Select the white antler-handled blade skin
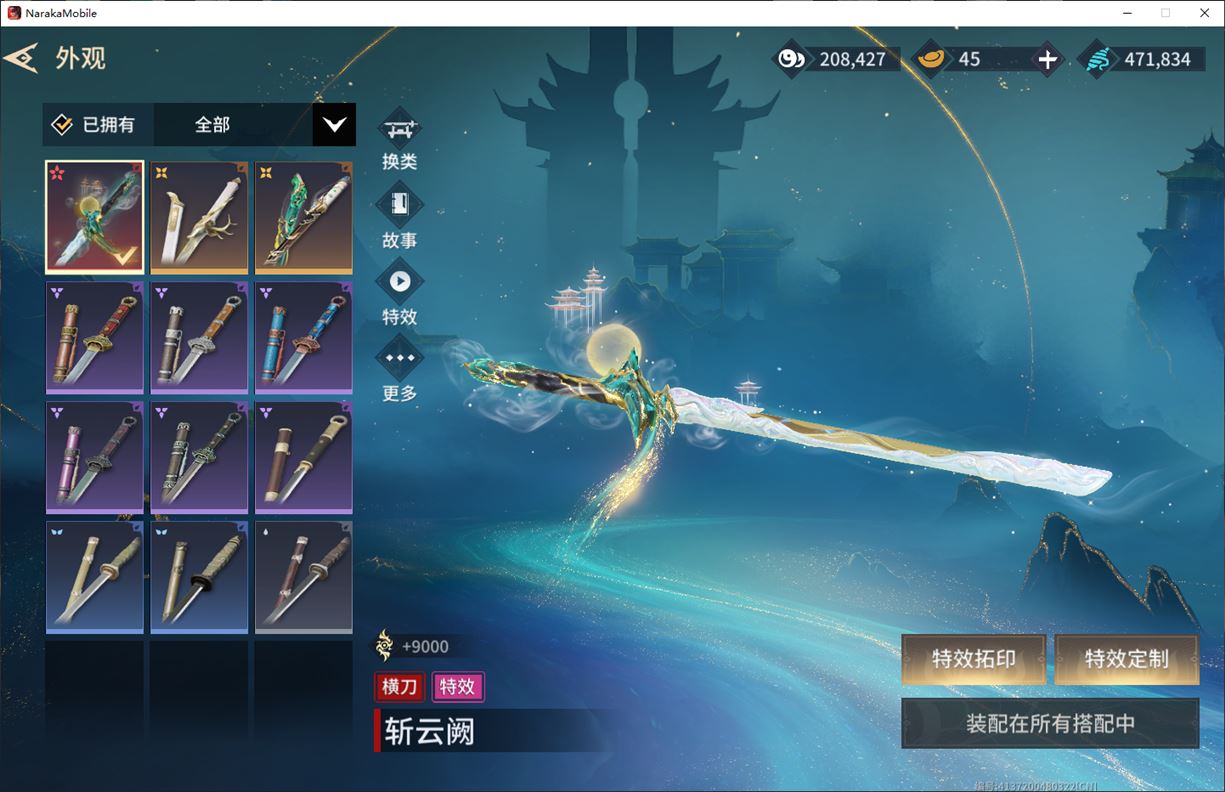 (199, 217)
